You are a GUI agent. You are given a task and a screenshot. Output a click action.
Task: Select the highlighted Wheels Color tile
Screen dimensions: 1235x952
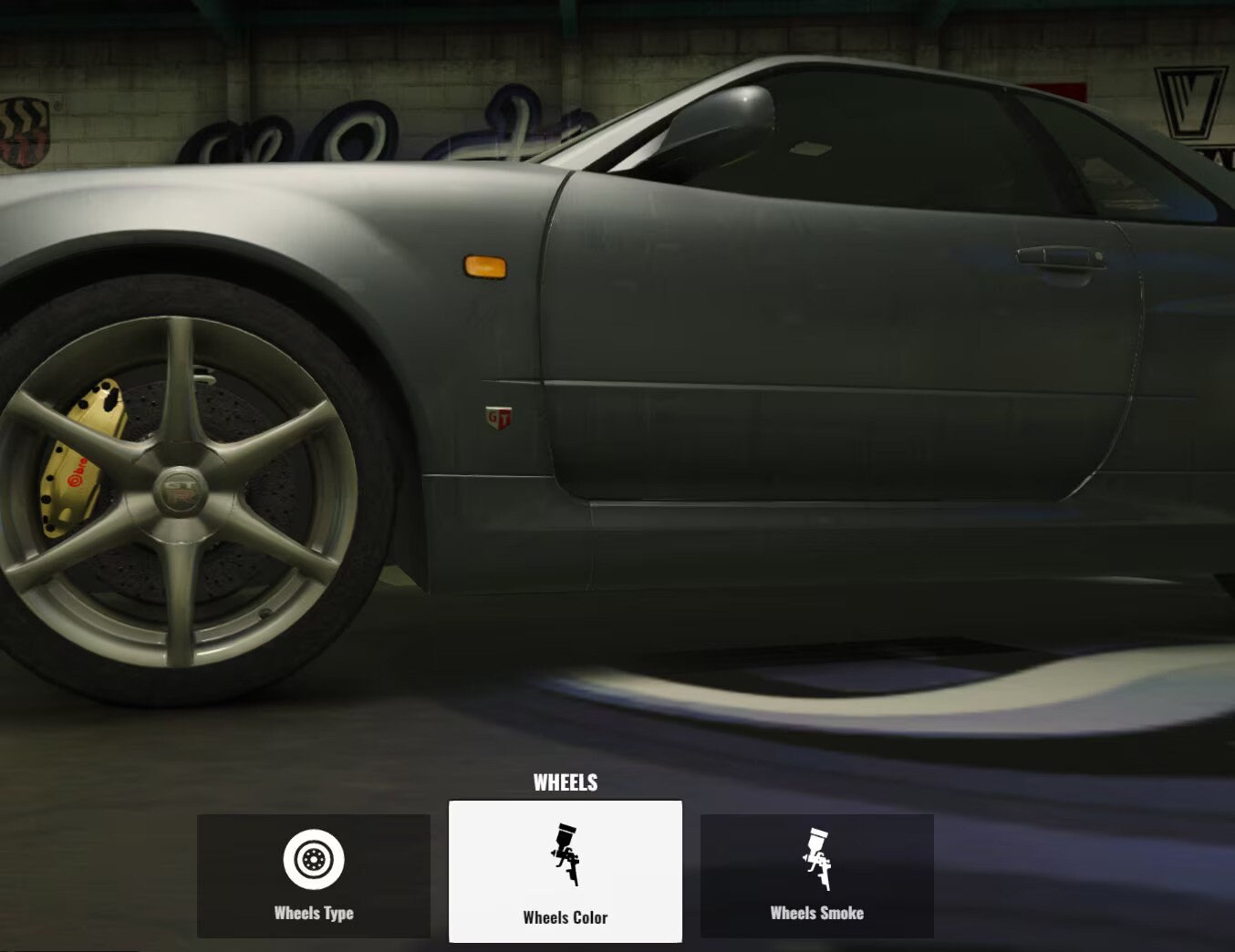(x=566, y=871)
